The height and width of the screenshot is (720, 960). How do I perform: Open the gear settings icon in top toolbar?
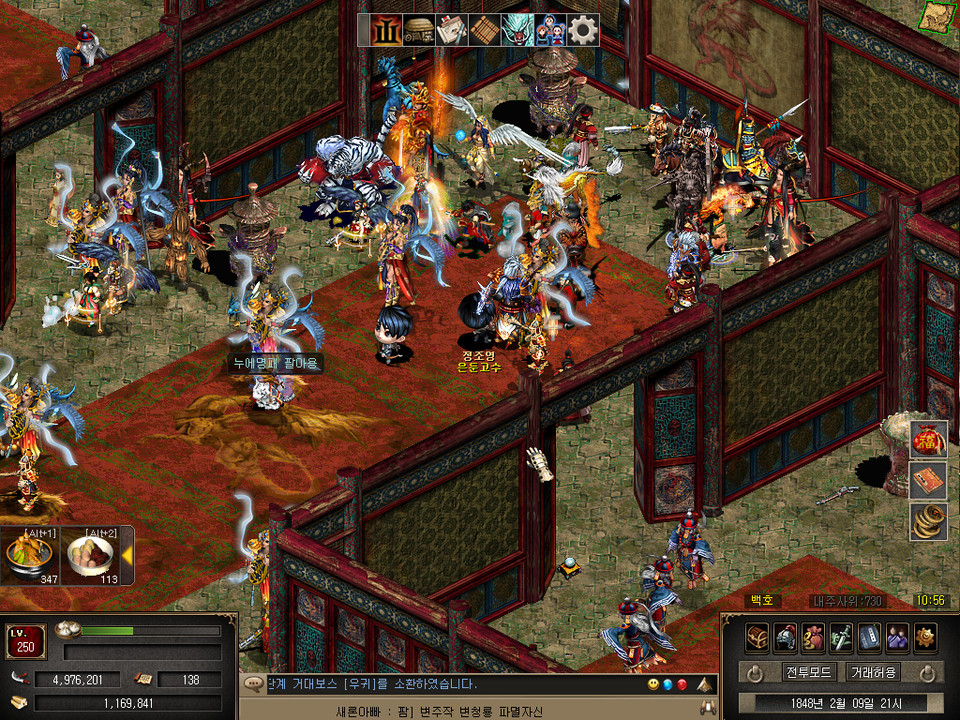pyautogui.click(x=583, y=30)
